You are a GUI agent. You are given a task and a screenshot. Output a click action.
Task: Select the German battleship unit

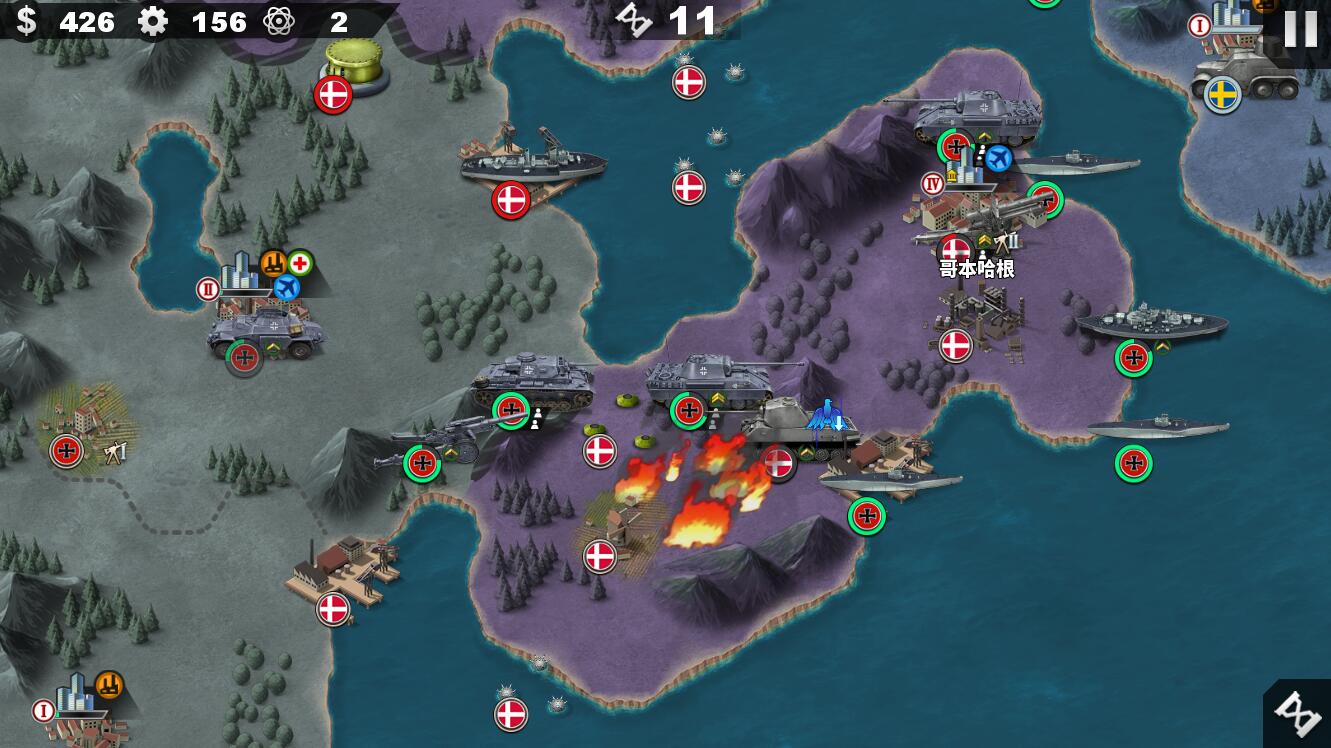pyautogui.click(x=1151, y=324)
